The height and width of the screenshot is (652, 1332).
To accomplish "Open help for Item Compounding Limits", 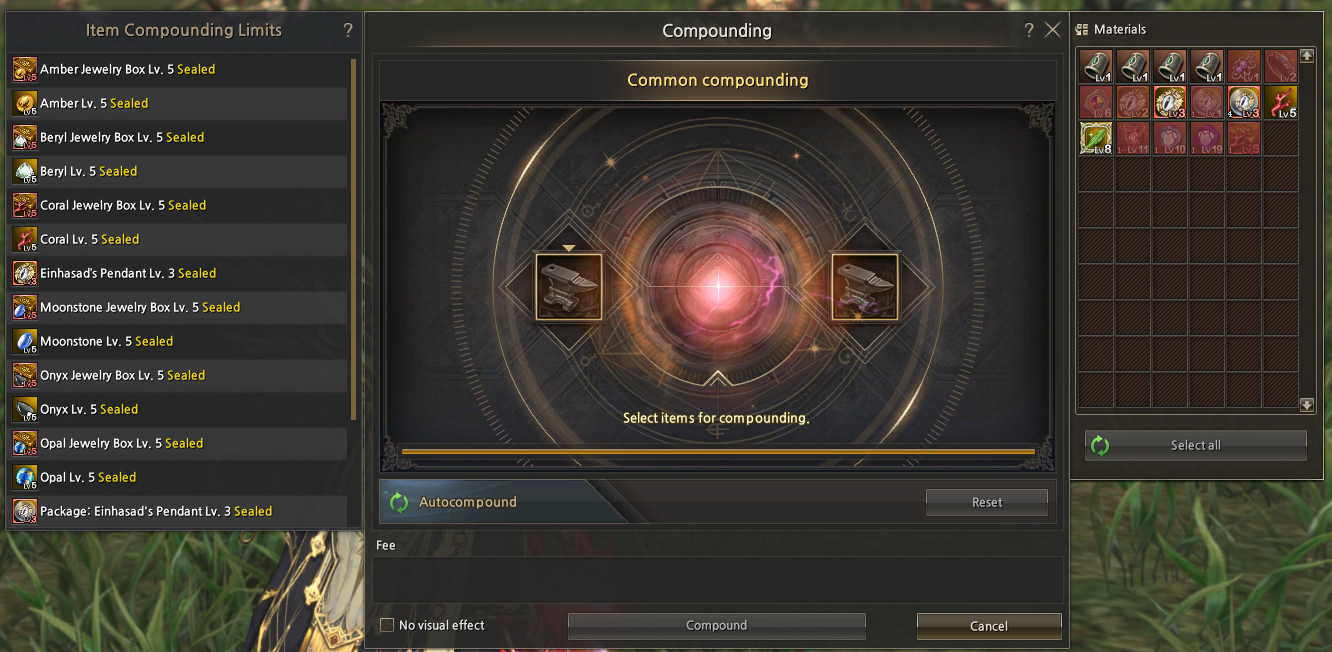I will point(348,30).
